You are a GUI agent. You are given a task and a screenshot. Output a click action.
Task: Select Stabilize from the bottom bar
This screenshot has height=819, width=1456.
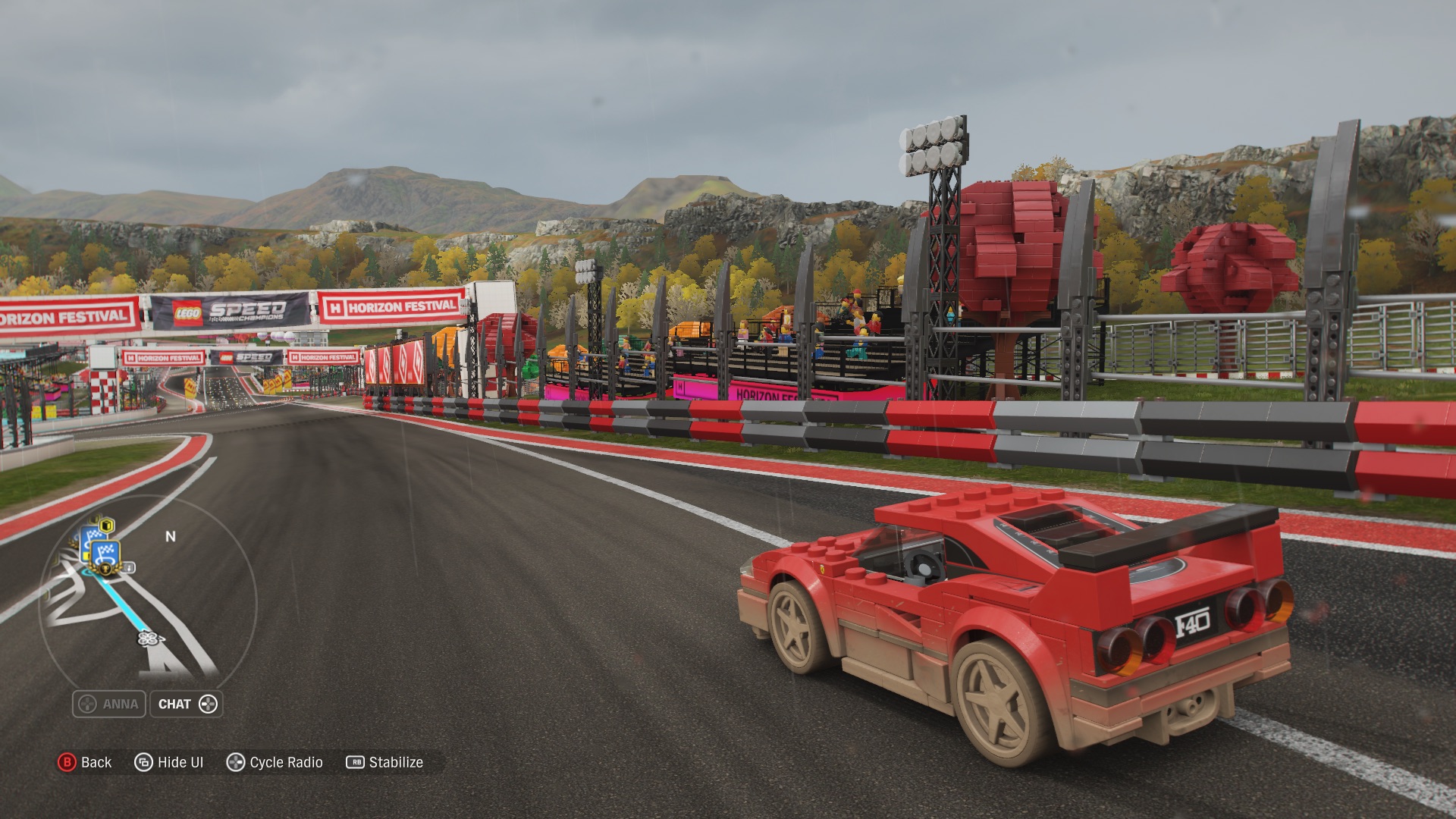pos(395,762)
